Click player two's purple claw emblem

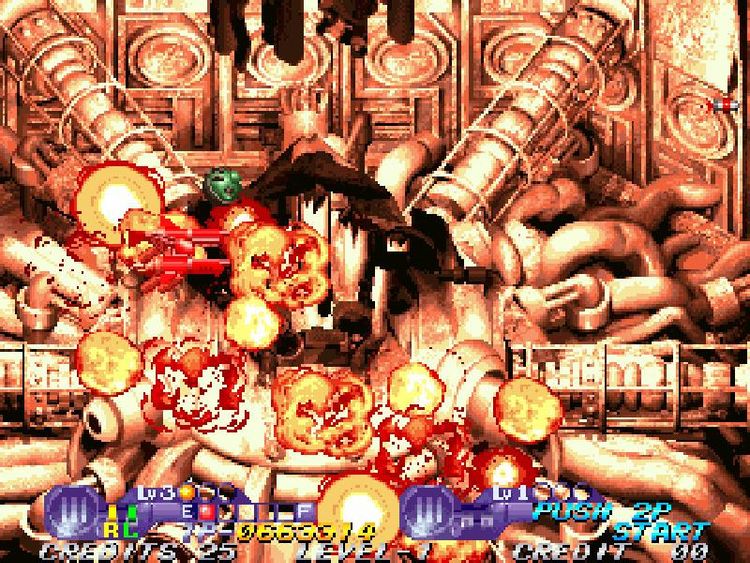pyautogui.click(x=431, y=509)
